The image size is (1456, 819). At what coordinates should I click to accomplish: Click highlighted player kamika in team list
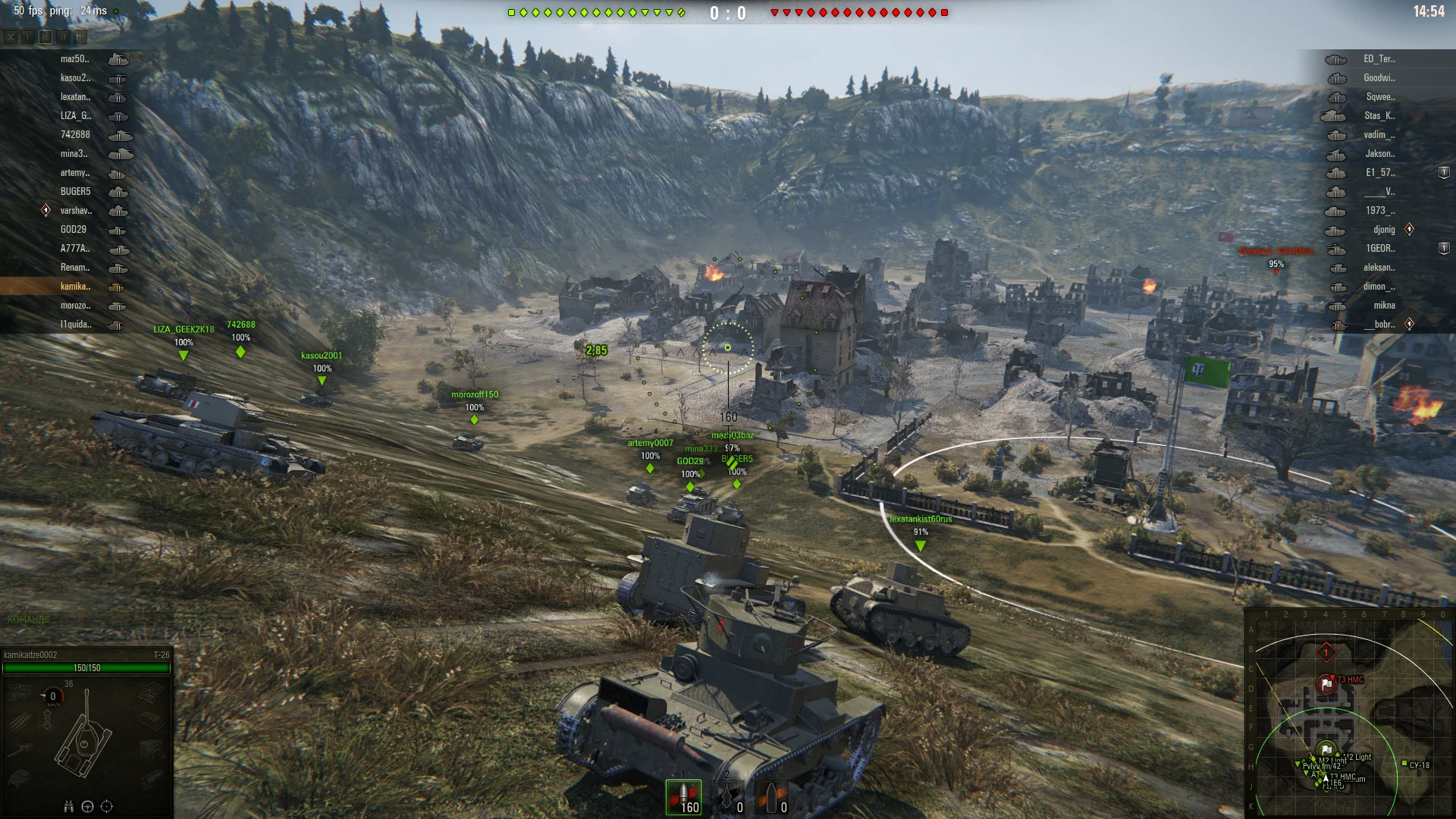click(x=75, y=287)
